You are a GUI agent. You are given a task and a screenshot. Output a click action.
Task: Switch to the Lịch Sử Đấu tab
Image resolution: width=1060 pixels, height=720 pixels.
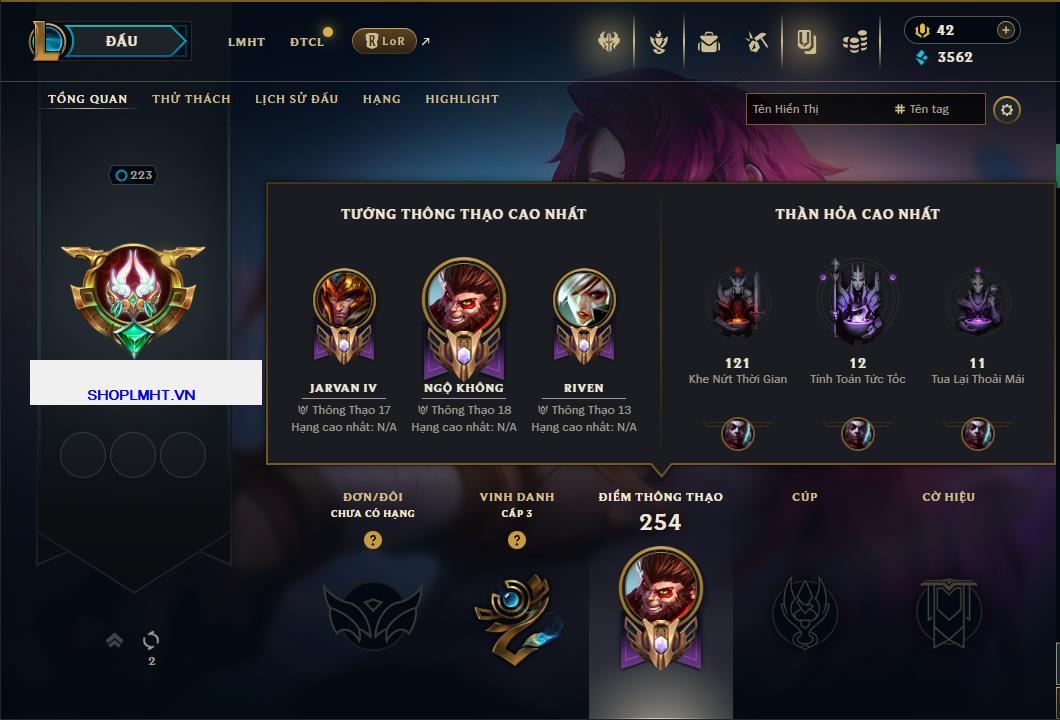click(x=296, y=99)
